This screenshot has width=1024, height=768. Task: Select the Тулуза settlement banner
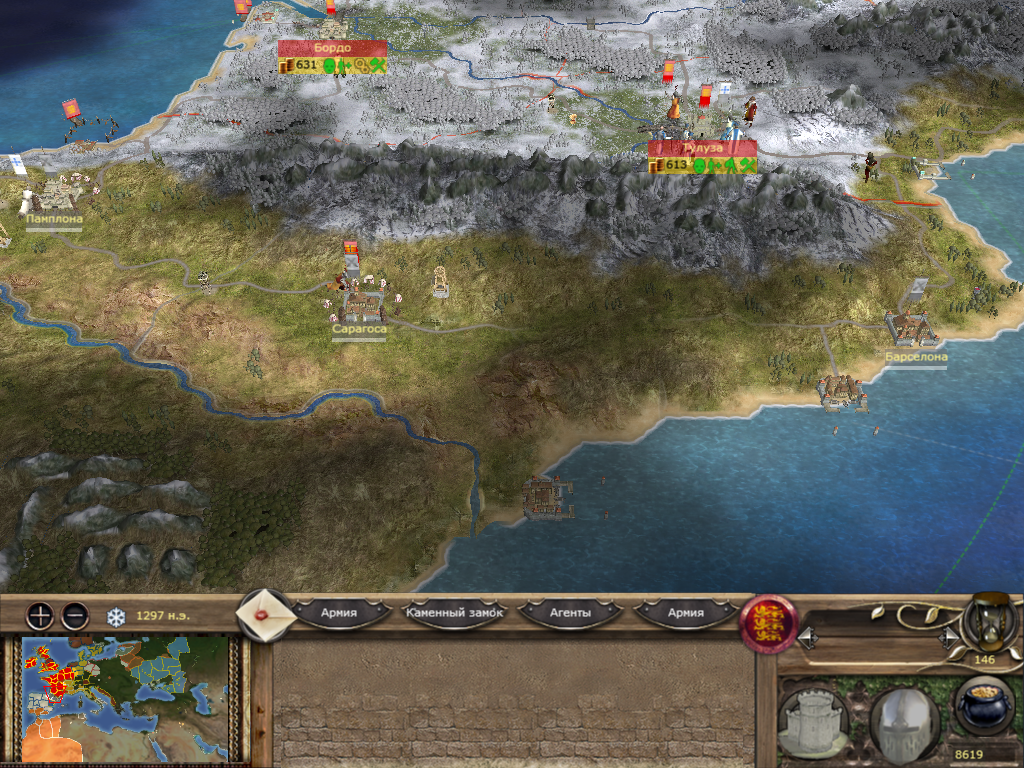point(702,148)
